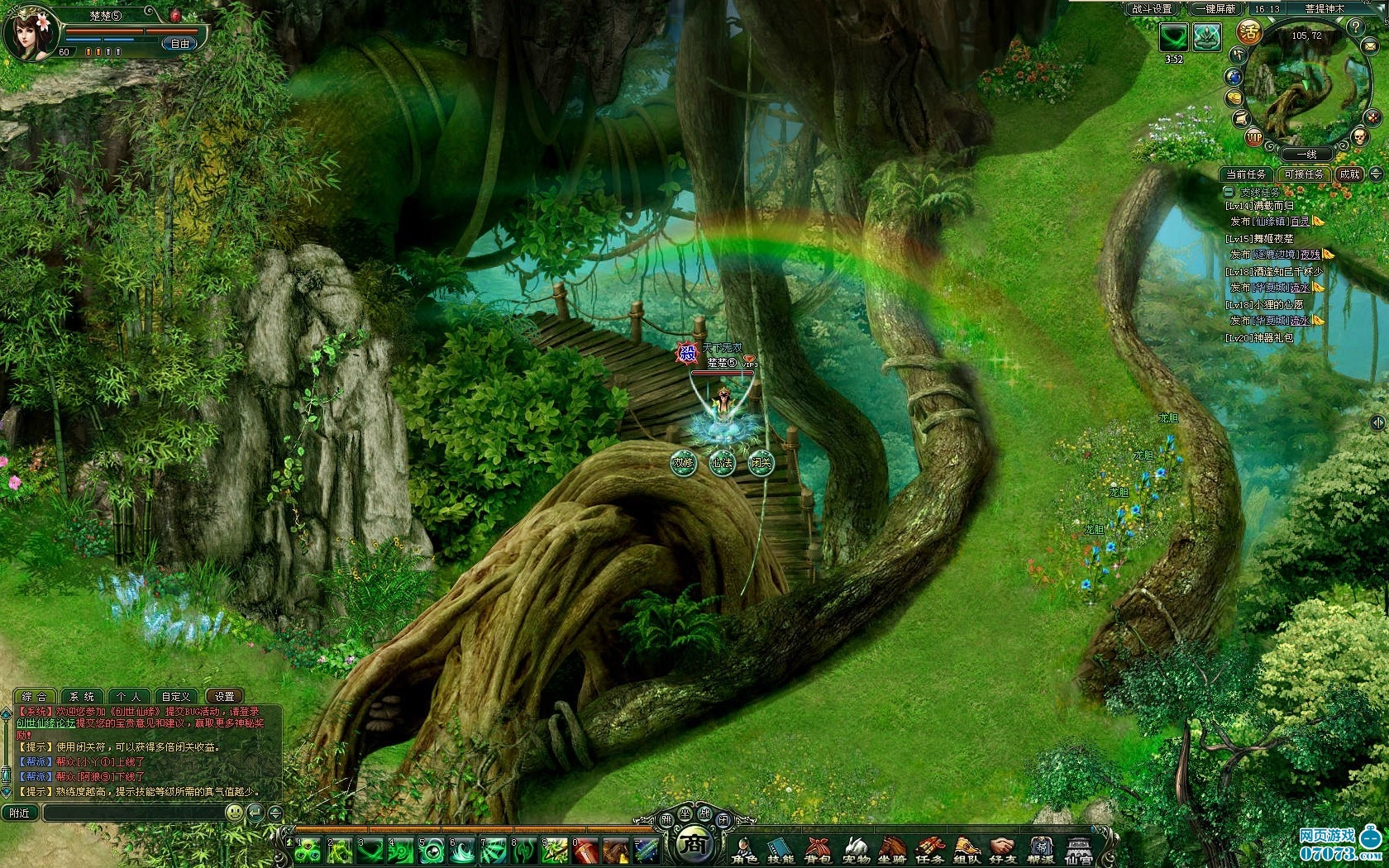Click the round 商 shop button
The height and width of the screenshot is (868, 1389).
click(693, 845)
